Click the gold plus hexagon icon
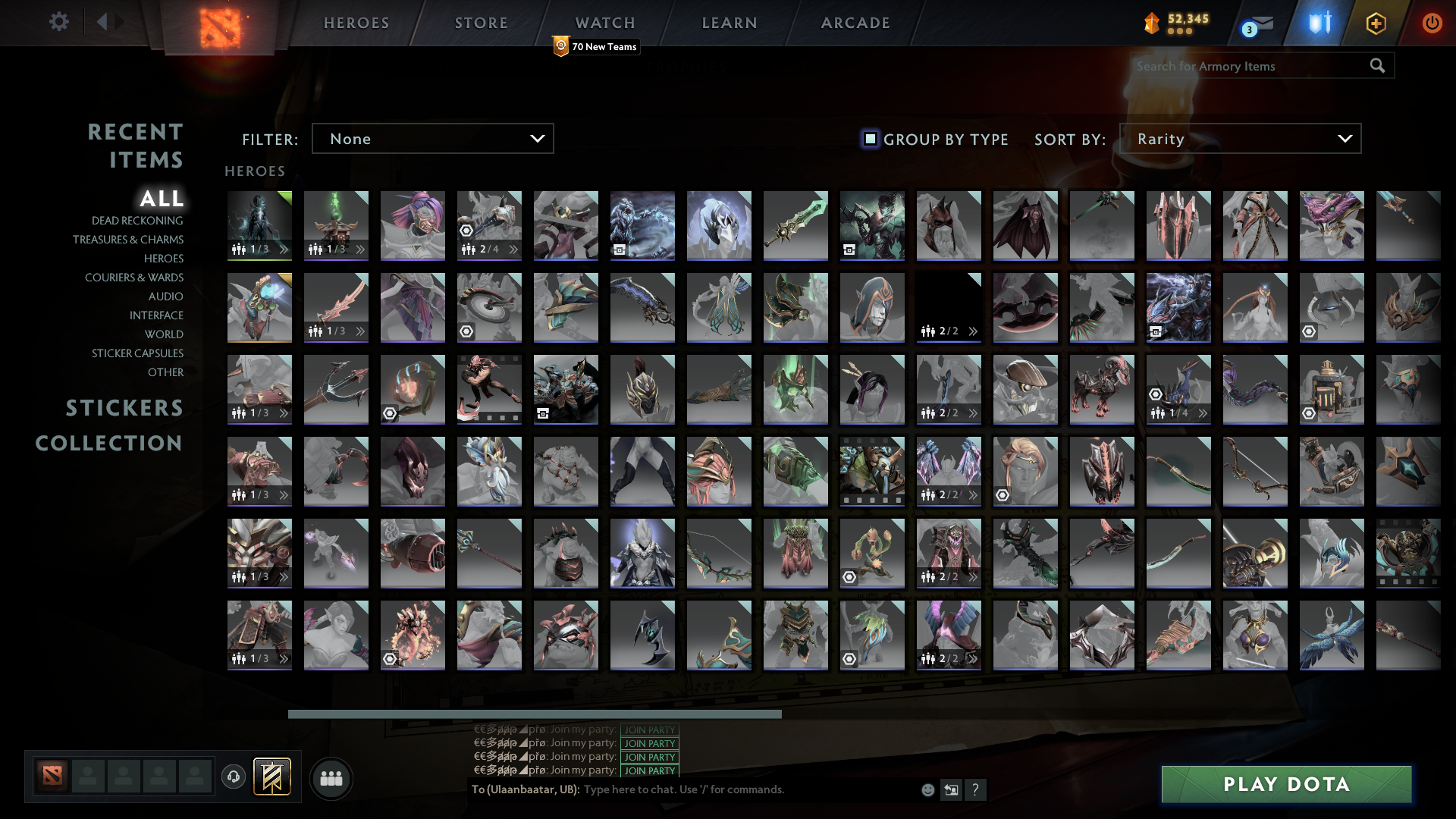 coord(1376,23)
